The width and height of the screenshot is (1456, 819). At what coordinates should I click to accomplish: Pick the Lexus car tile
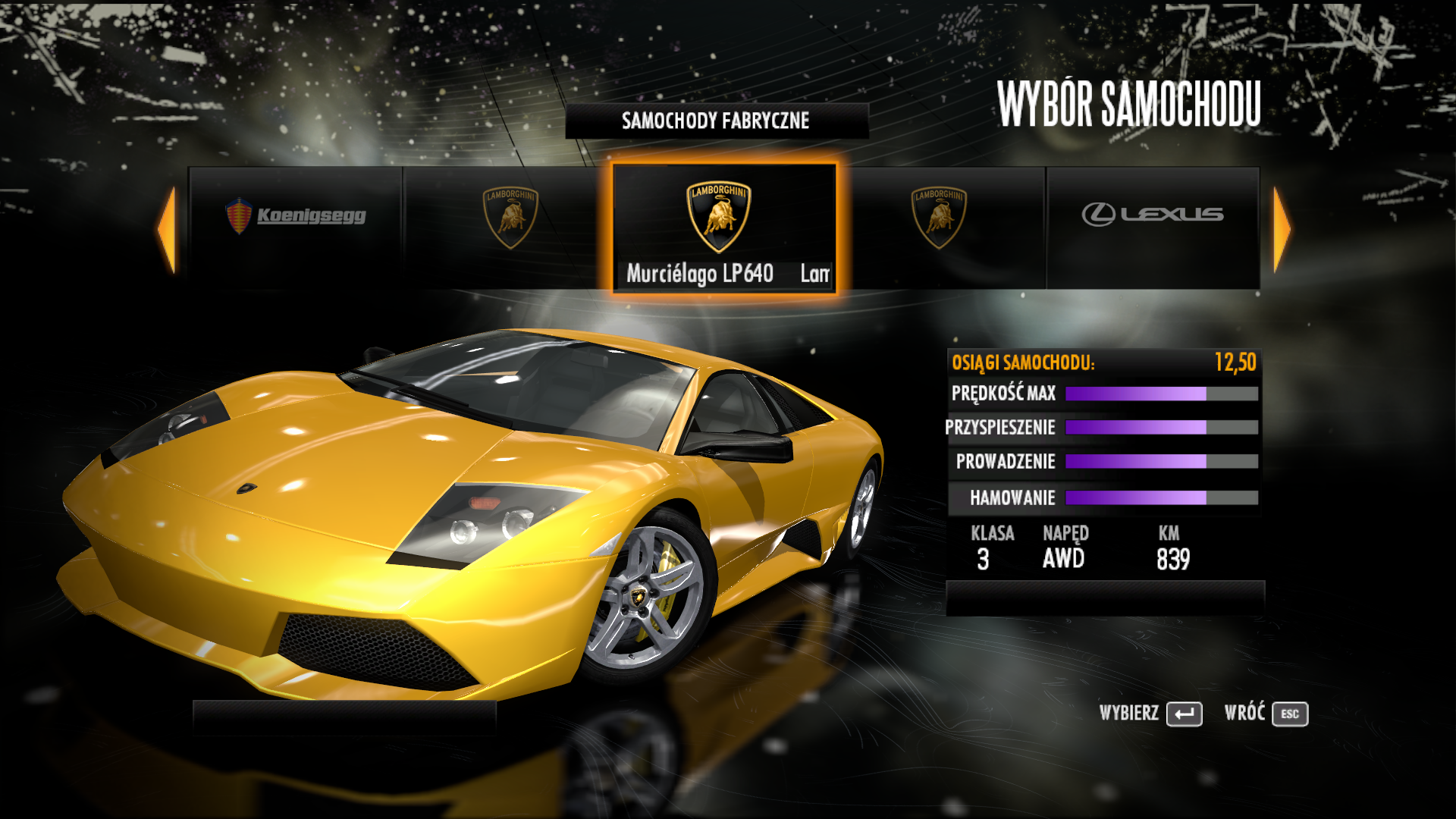coord(1153,227)
